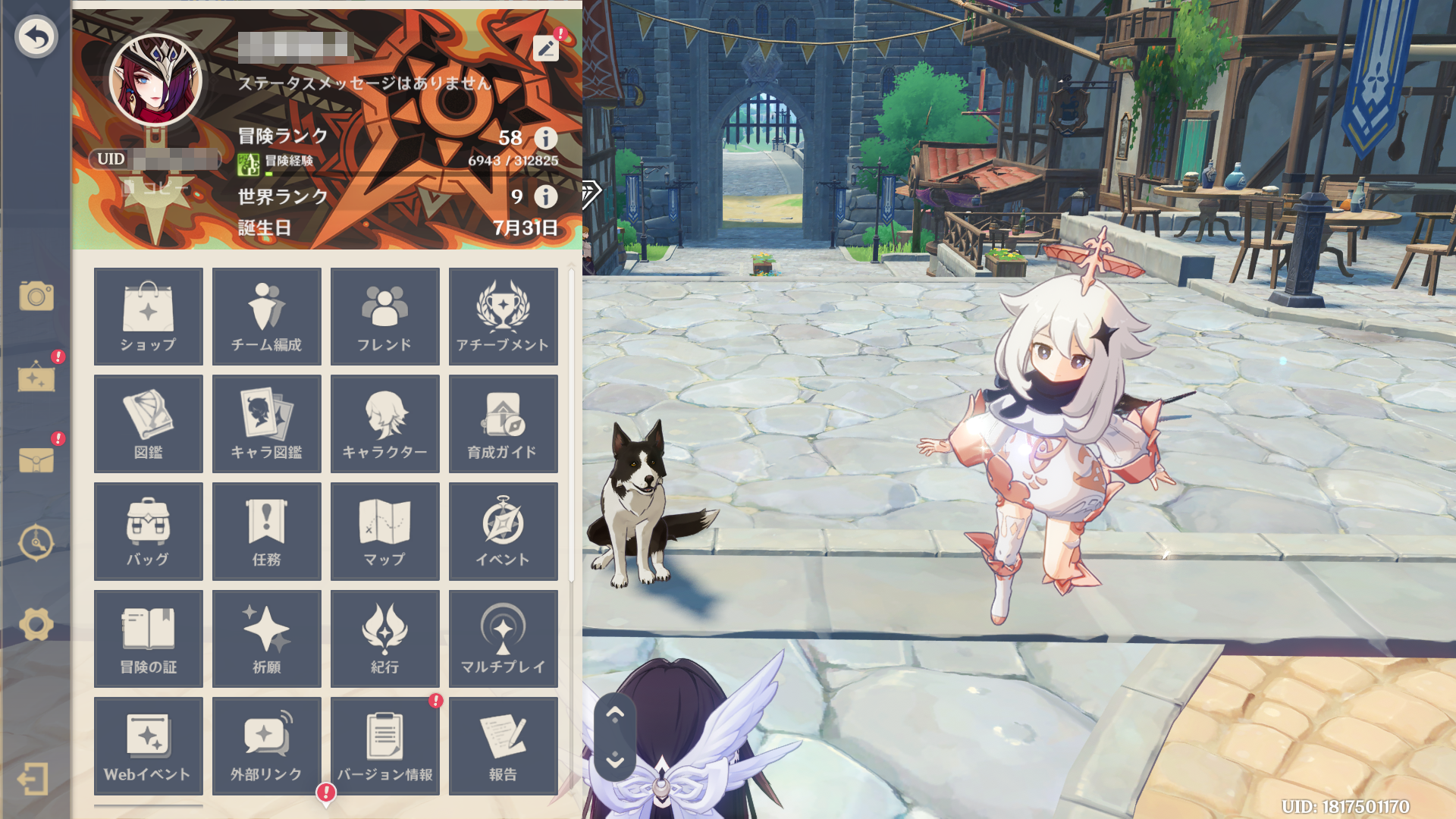Click the back arrow button

[x=36, y=36]
